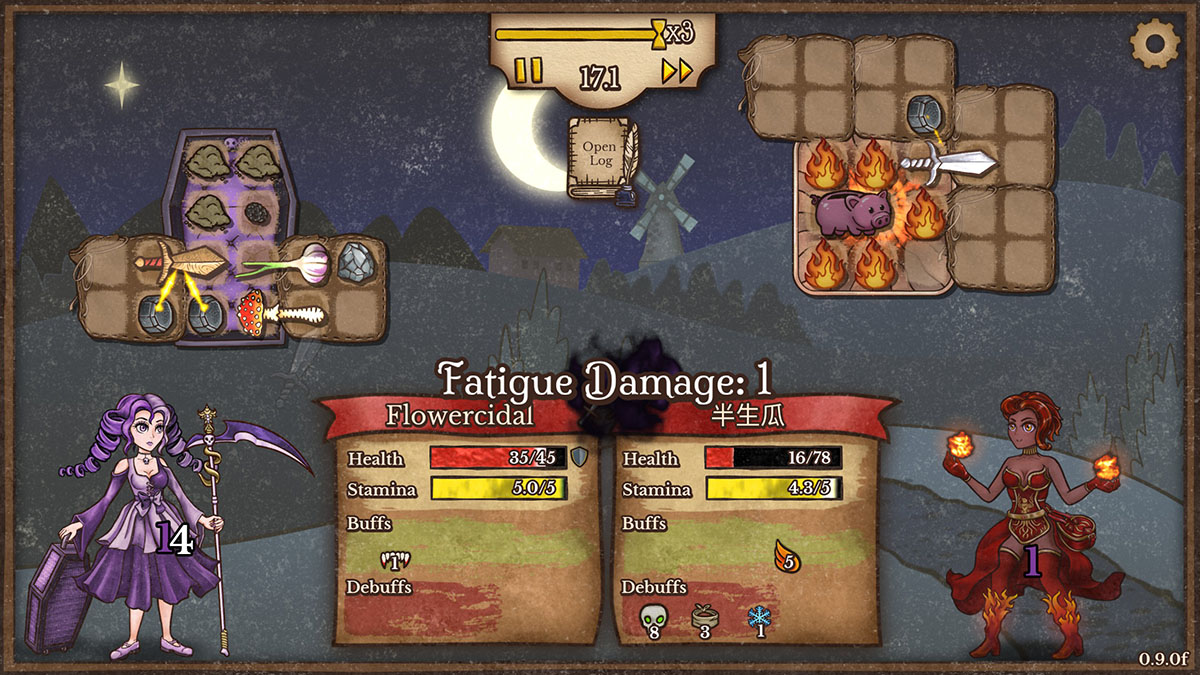Click the shield icon beside Flowercidal's health

point(579,458)
